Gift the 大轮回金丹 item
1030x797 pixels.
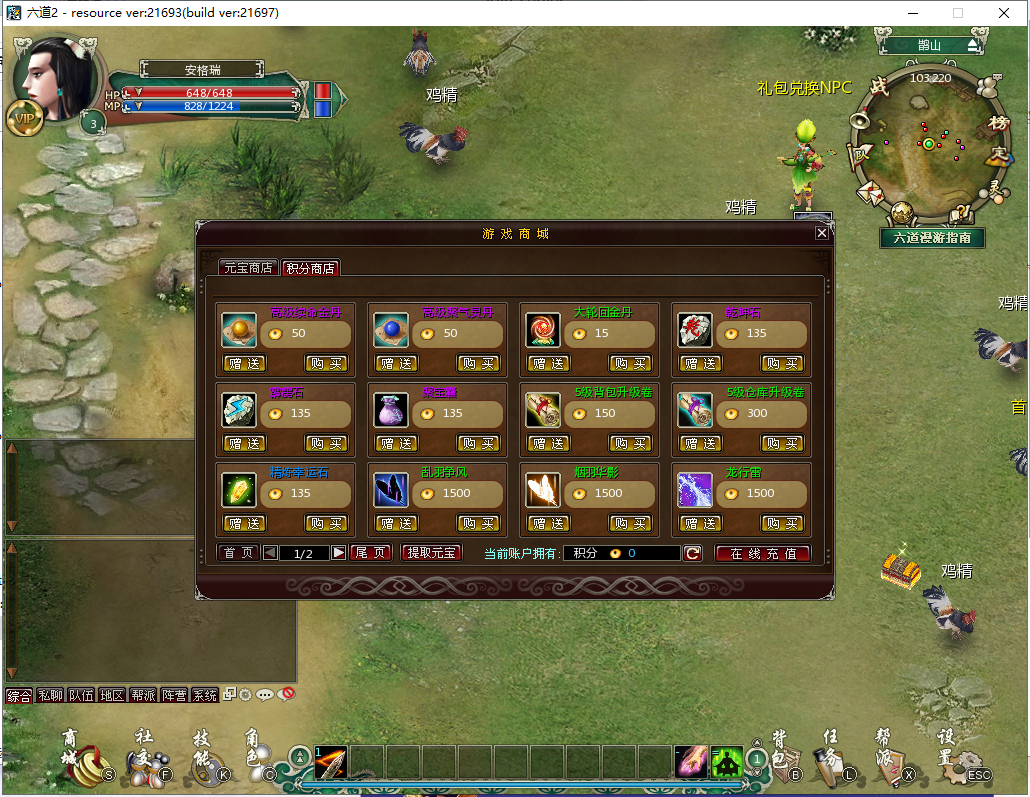point(547,363)
